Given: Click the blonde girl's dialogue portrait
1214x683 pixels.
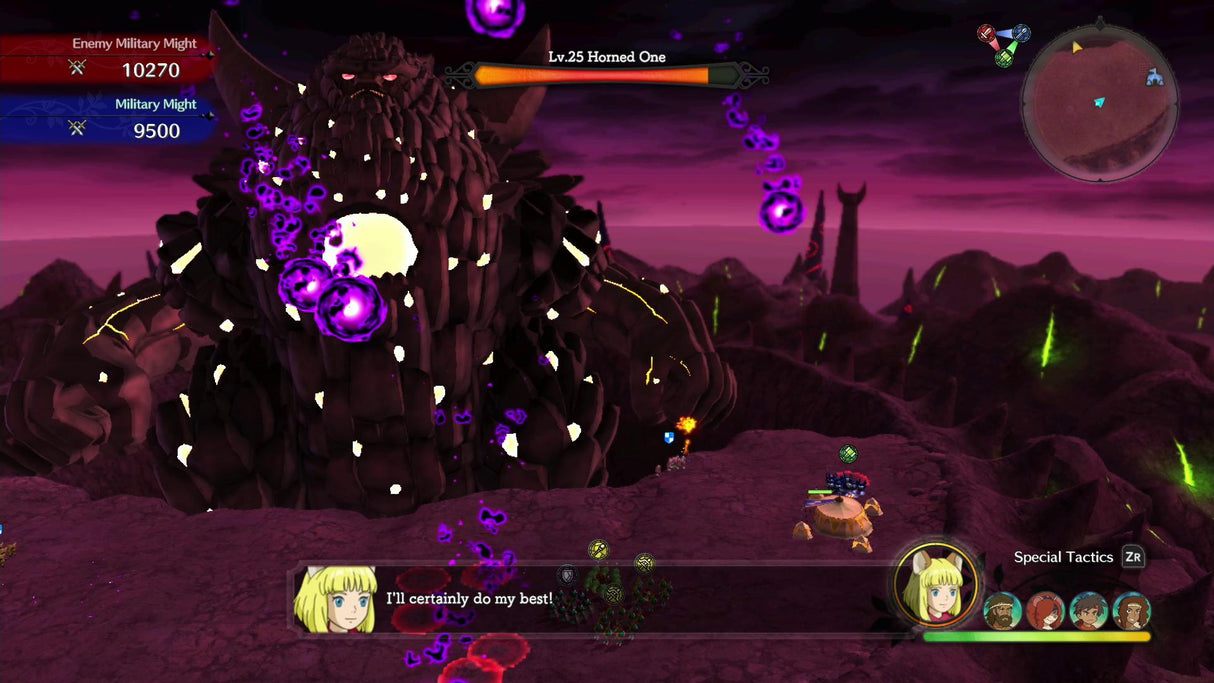Looking at the screenshot, I should (334, 600).
